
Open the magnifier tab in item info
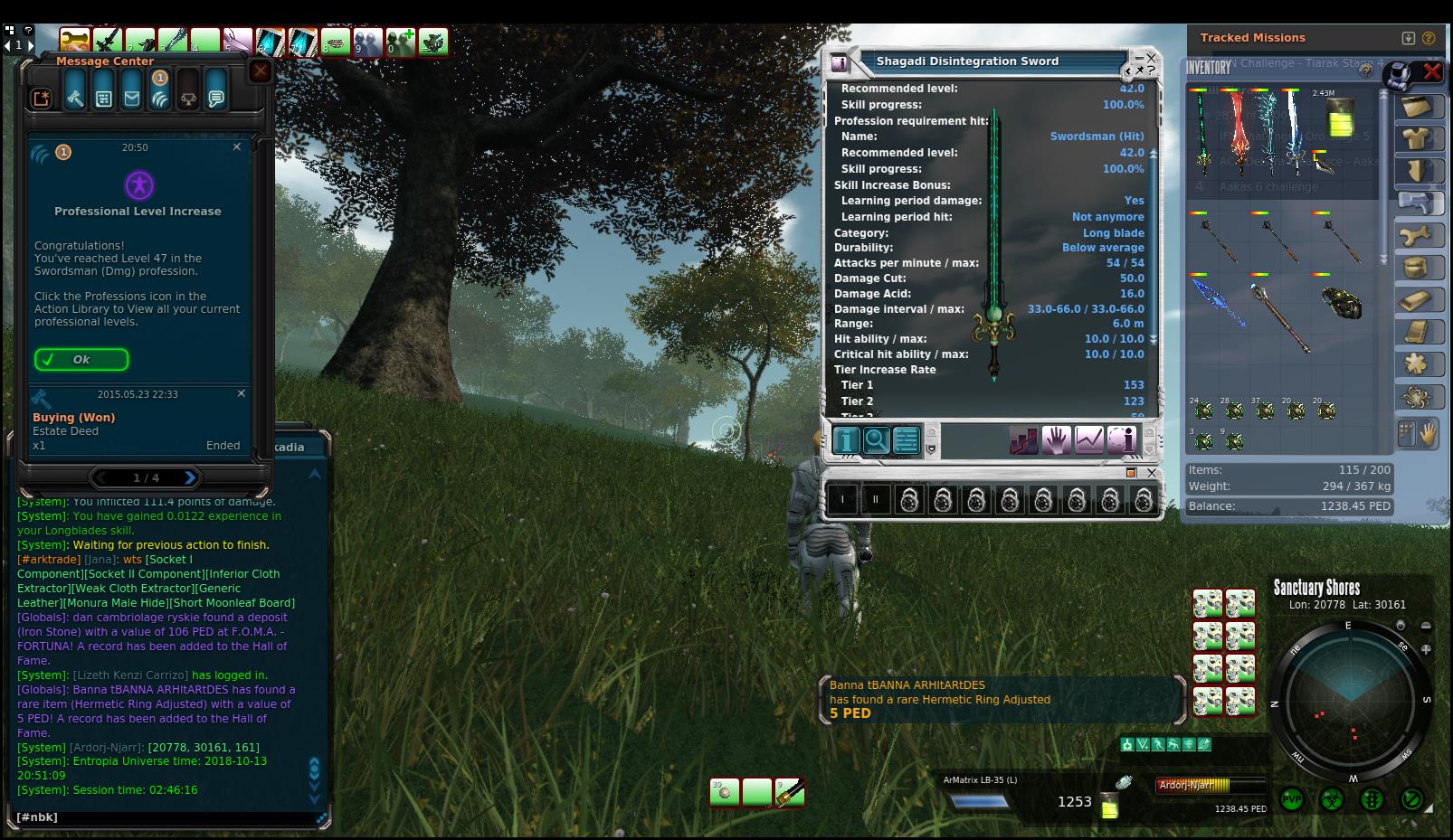point(876,440)
